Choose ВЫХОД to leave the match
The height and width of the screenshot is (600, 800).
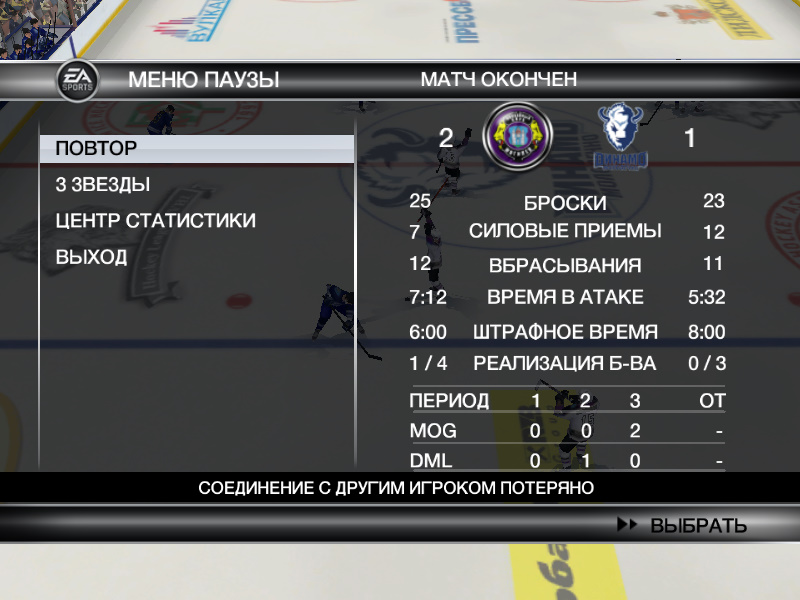91,257
